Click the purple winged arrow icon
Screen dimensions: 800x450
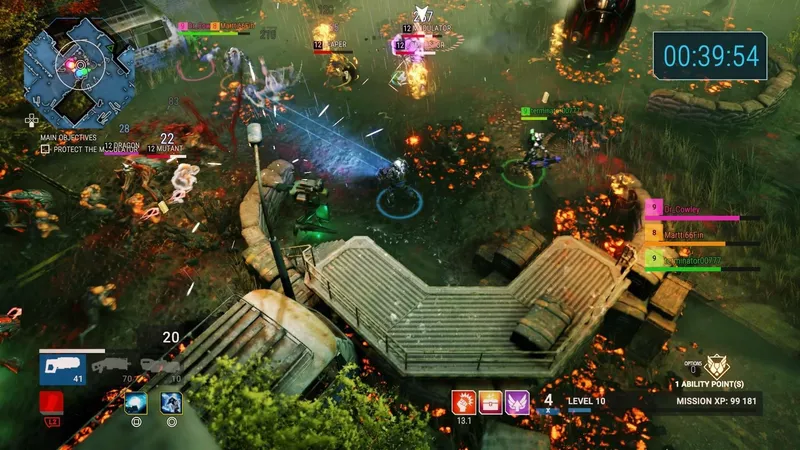point(517,401)
